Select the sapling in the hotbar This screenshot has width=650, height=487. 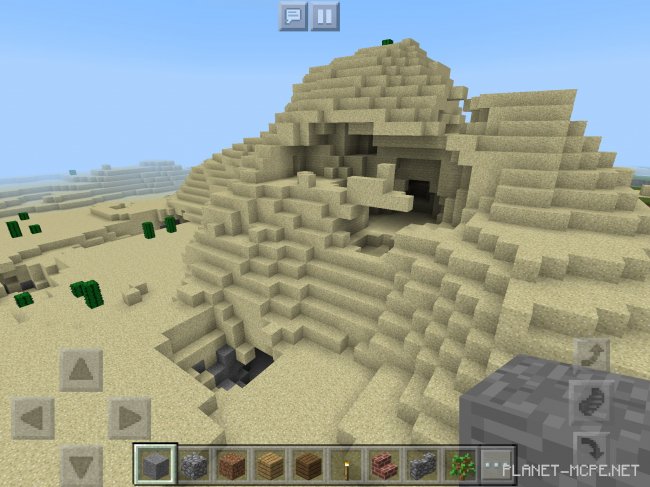point(459,465)
